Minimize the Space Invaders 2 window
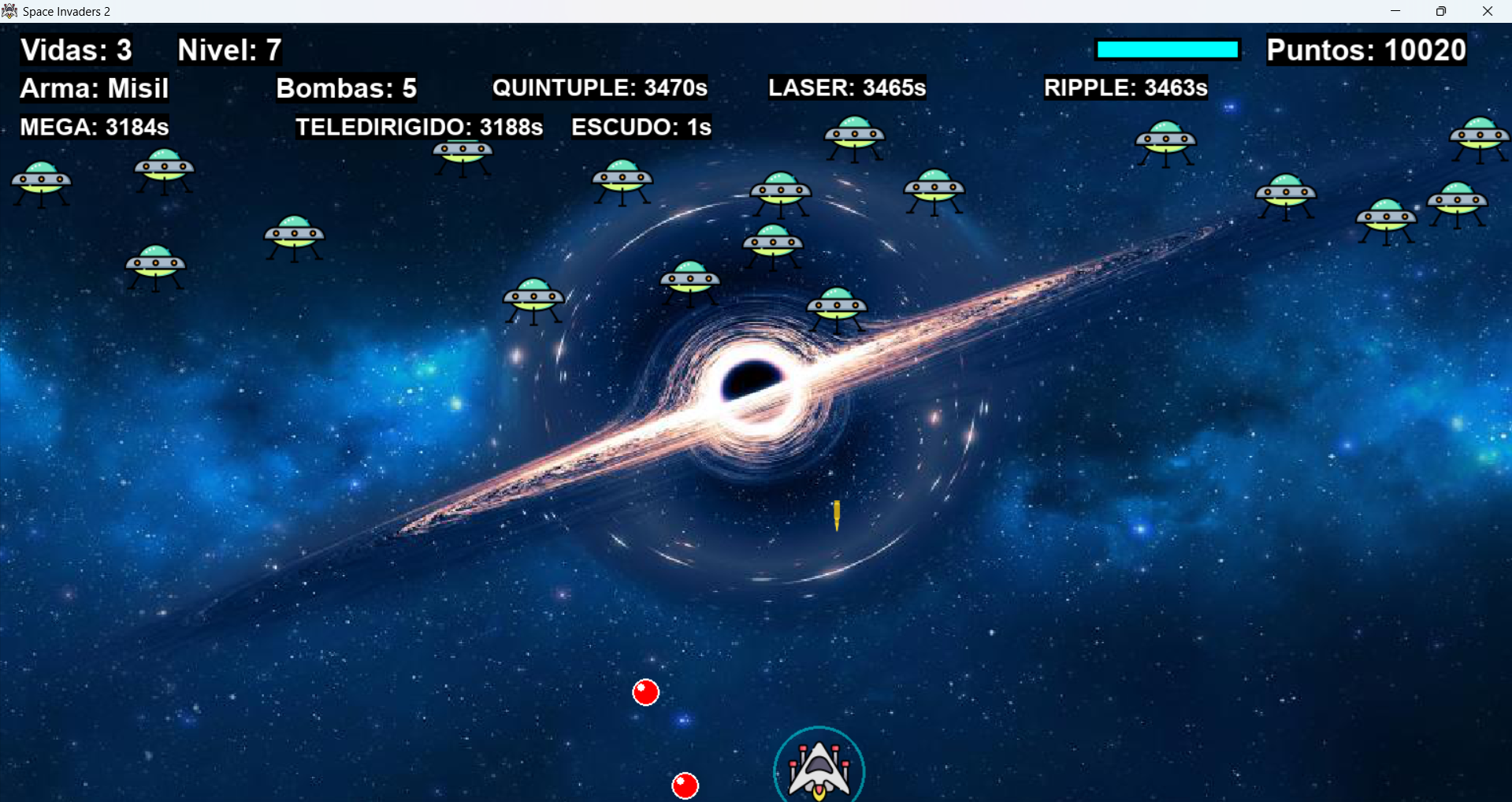1512x802 pixels. coord(1395,11)
